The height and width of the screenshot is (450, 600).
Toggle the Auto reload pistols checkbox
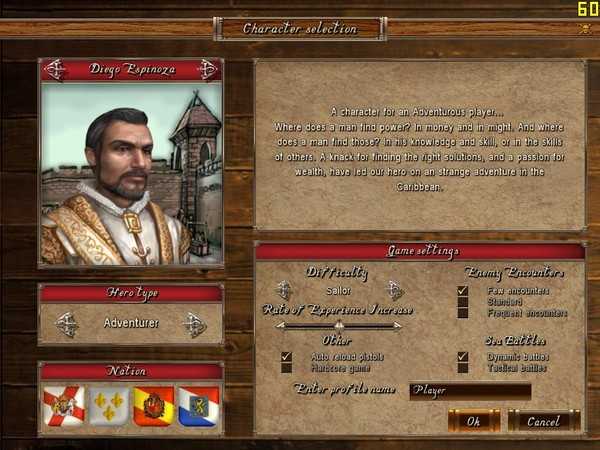coord(286,356)
